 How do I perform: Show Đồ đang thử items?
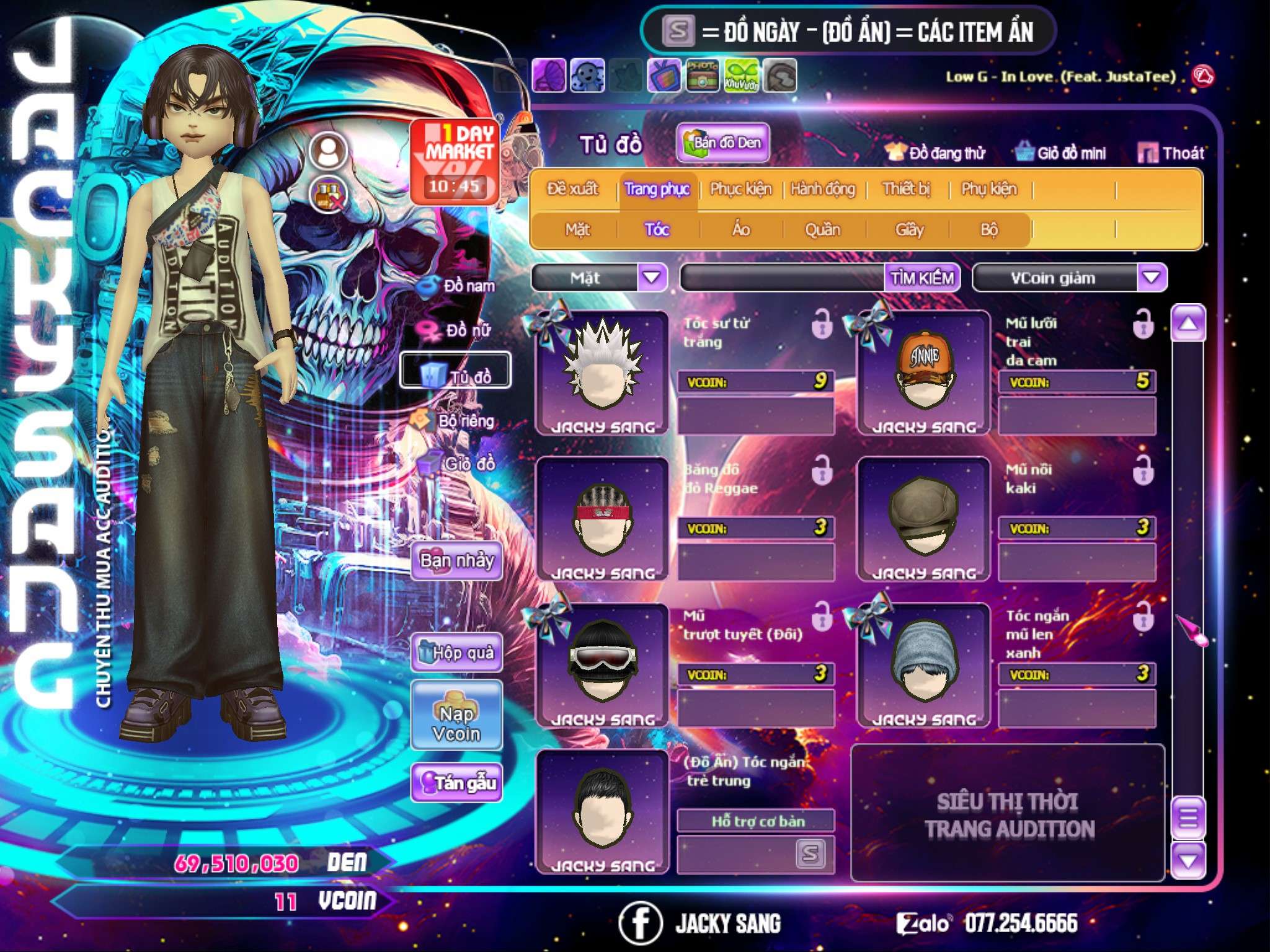tap(936, 153)
